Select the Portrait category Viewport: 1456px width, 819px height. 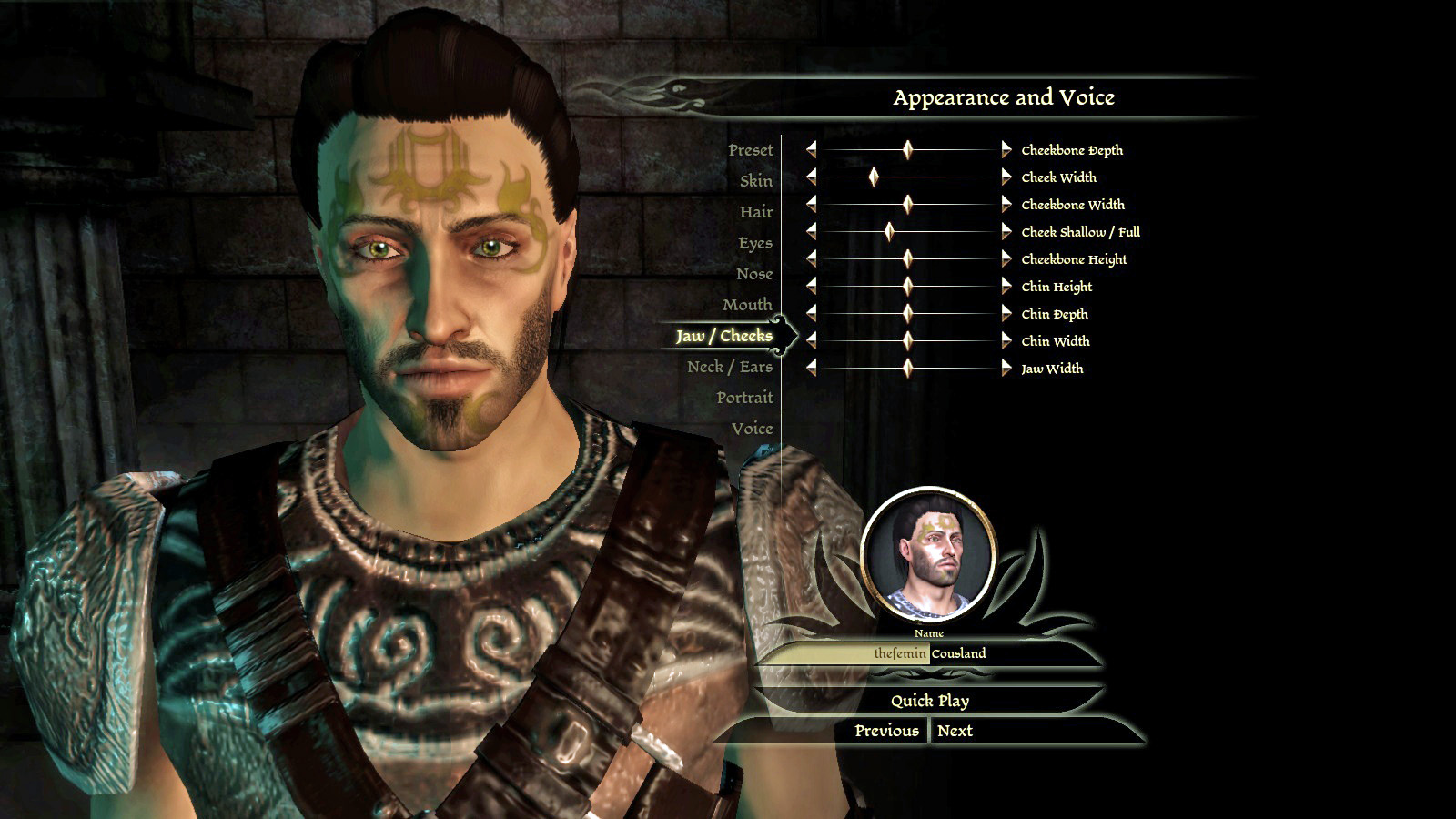(744, 398)
